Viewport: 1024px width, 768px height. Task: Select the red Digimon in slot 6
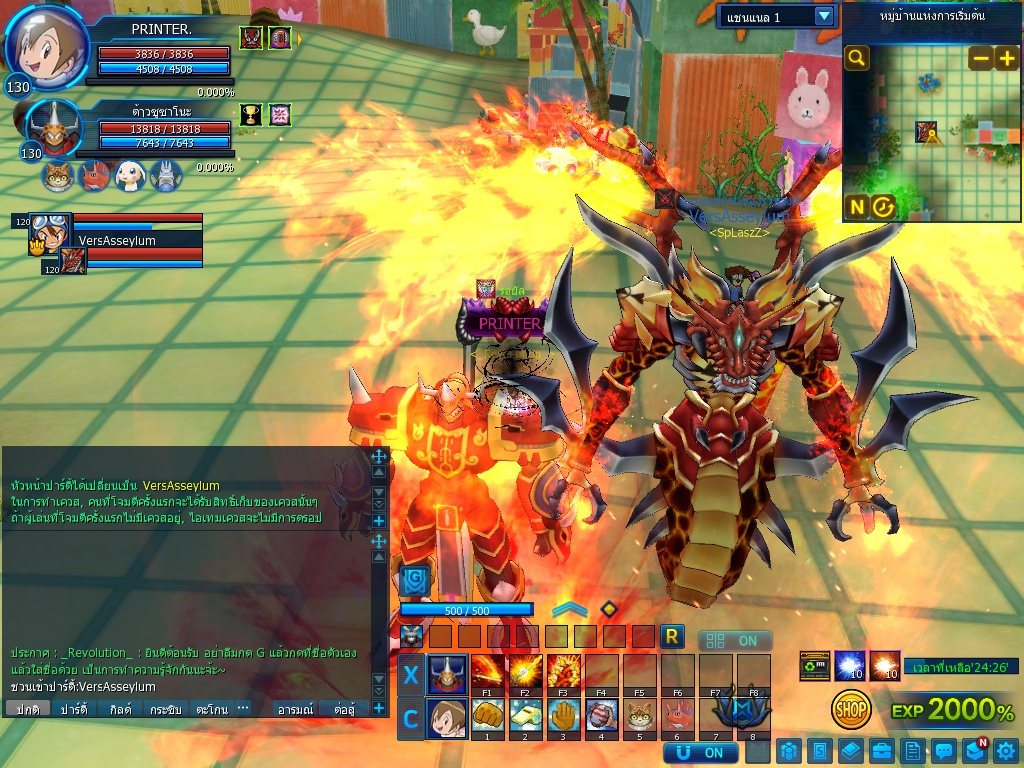tap(677, 716)
